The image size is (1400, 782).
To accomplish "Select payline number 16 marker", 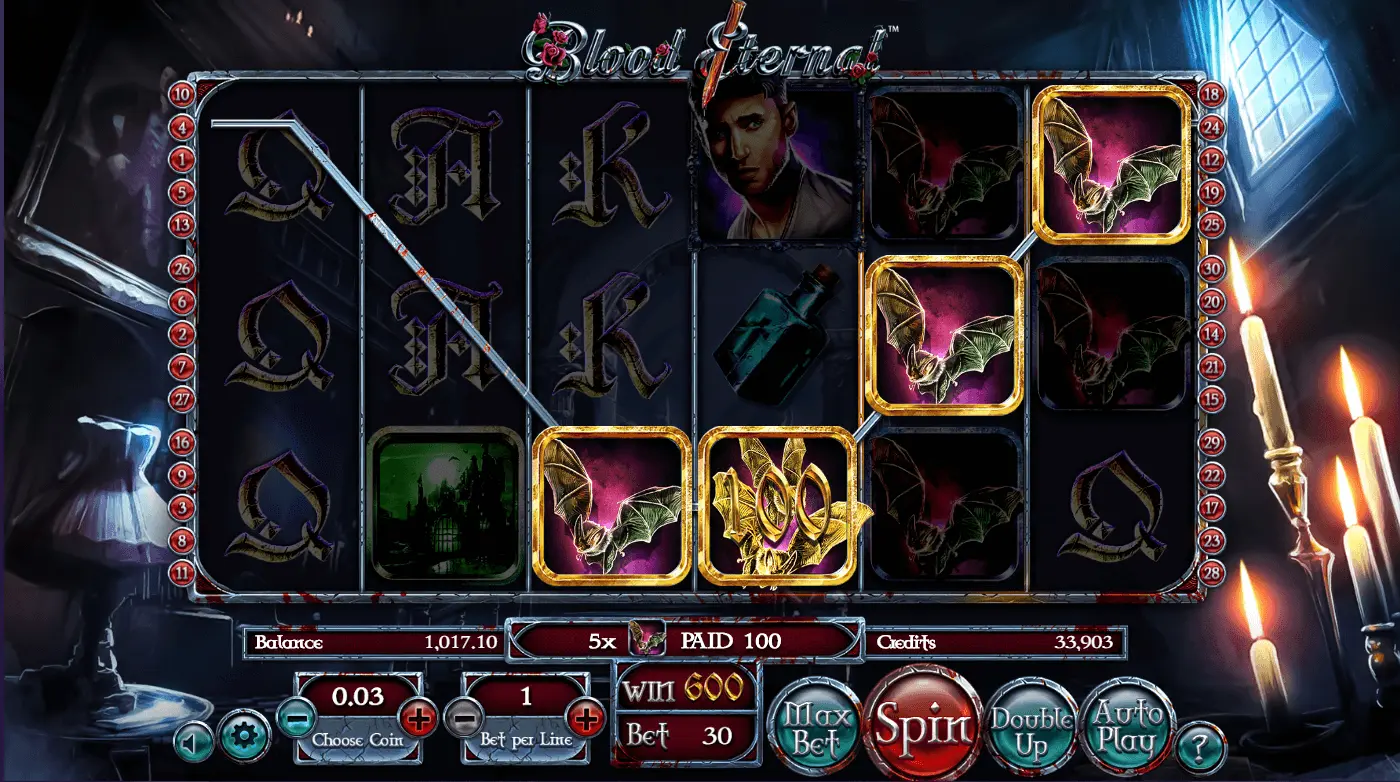I will pyautogui.click(x=182, y=441).
